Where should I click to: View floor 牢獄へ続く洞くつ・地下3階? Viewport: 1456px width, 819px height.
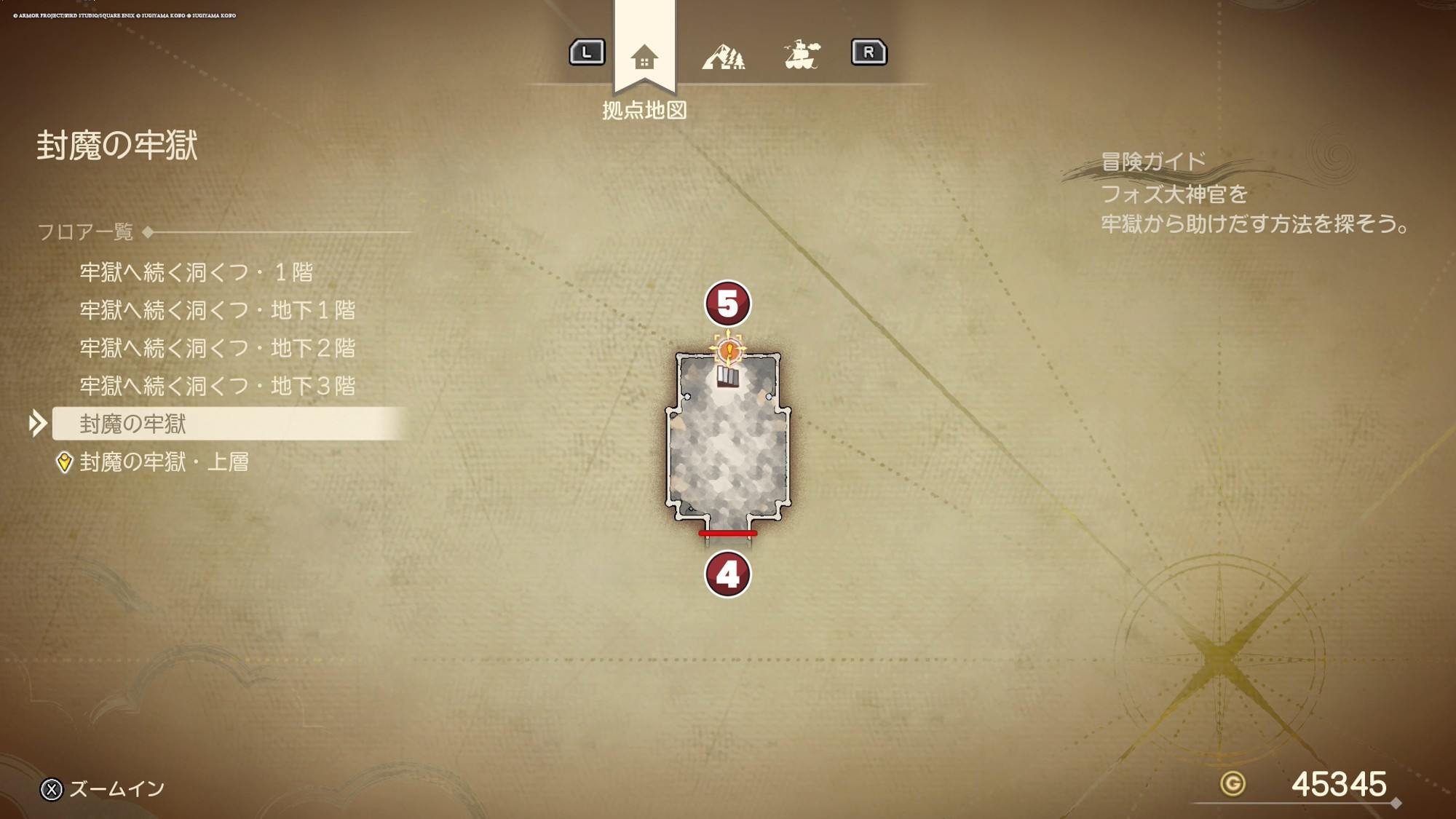[x=218, y=386]
